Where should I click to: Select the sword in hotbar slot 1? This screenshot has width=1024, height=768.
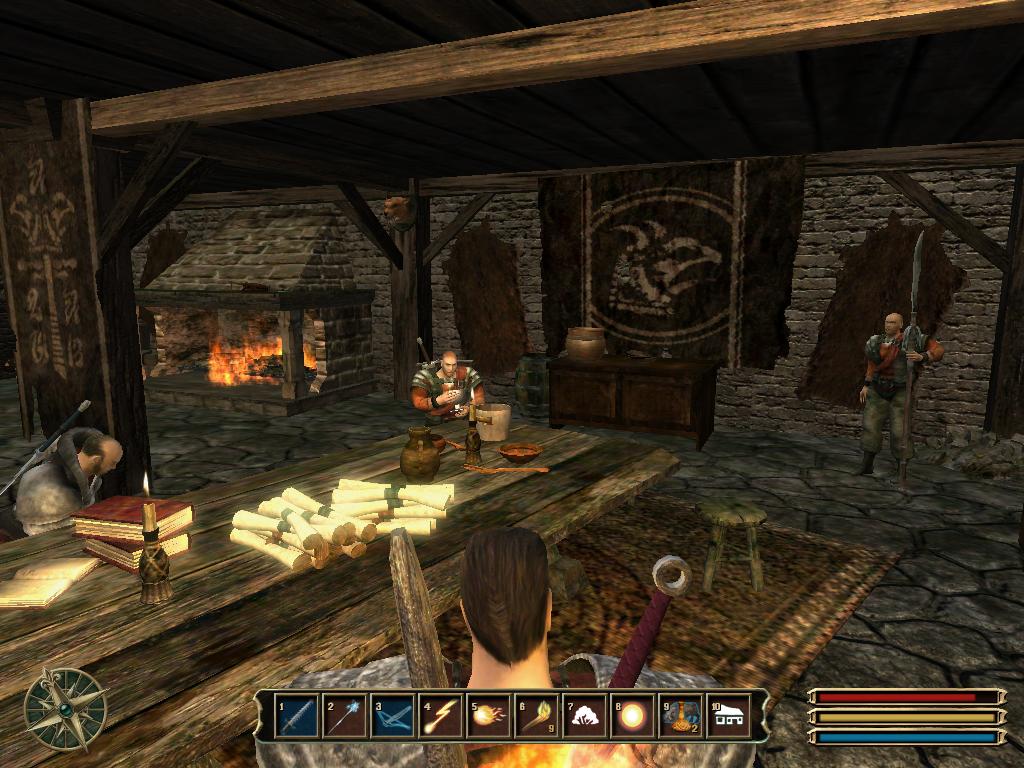(297, 716)
